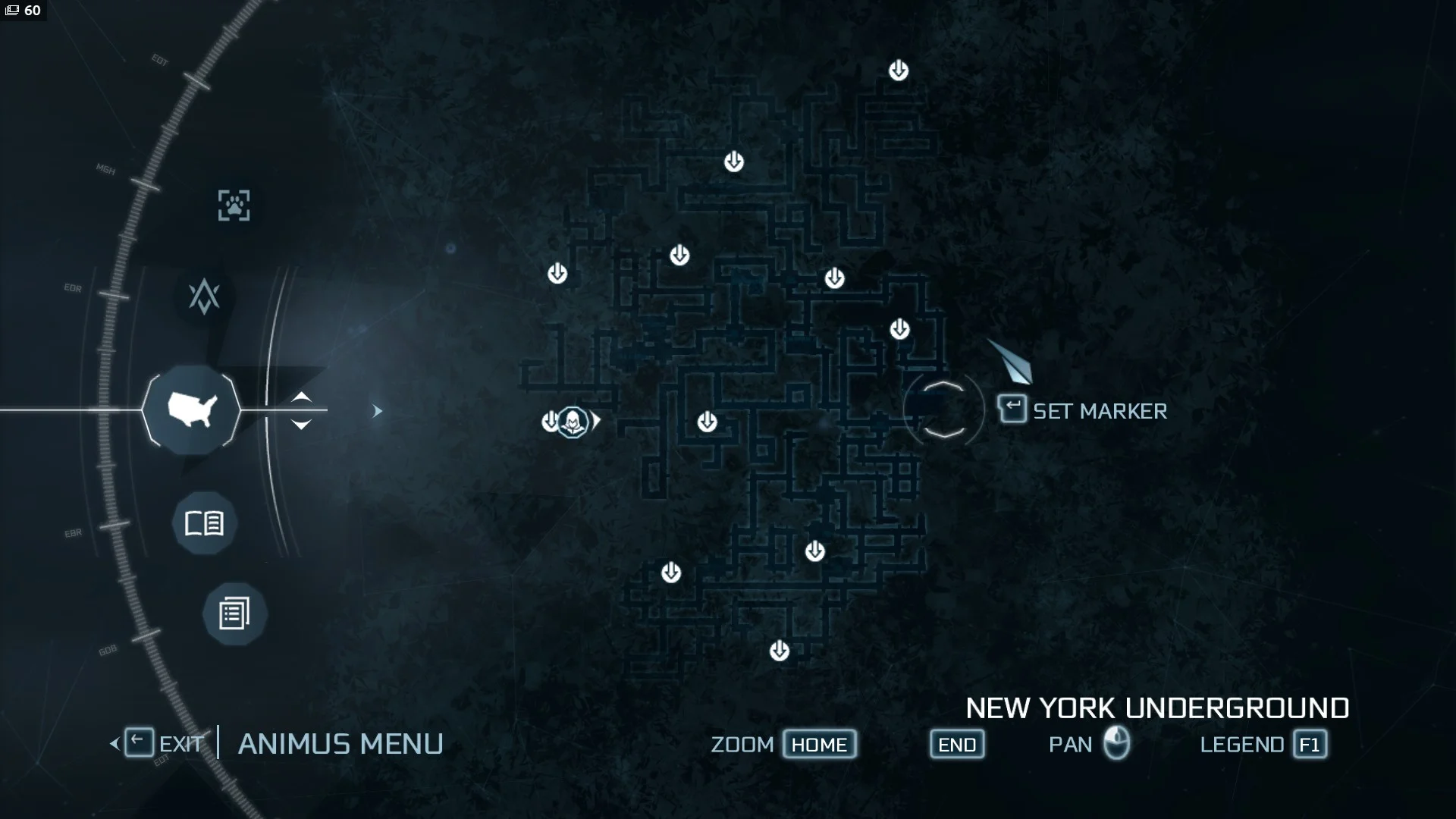Expand the right-pointing arrow beside the radial menu

(x=377, y=409)
